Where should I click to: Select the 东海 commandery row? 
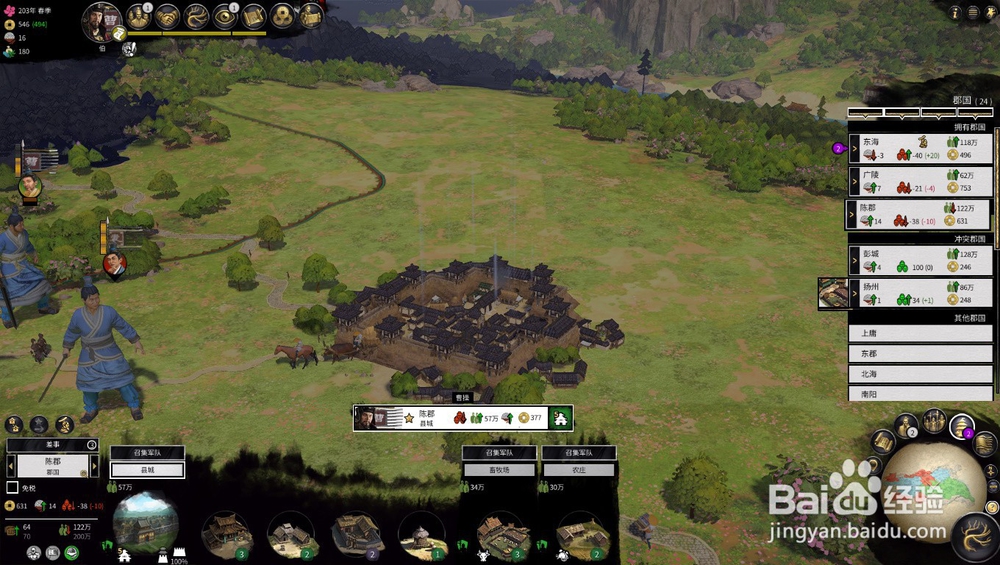[x=920, y=148]
